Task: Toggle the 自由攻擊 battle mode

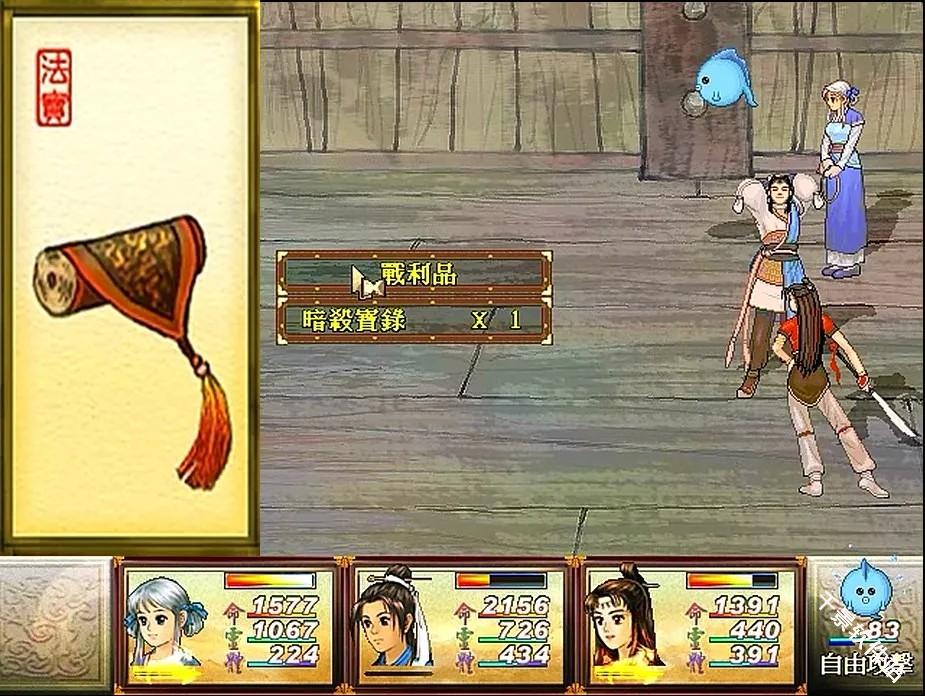Action: click(x=866, y=662)
